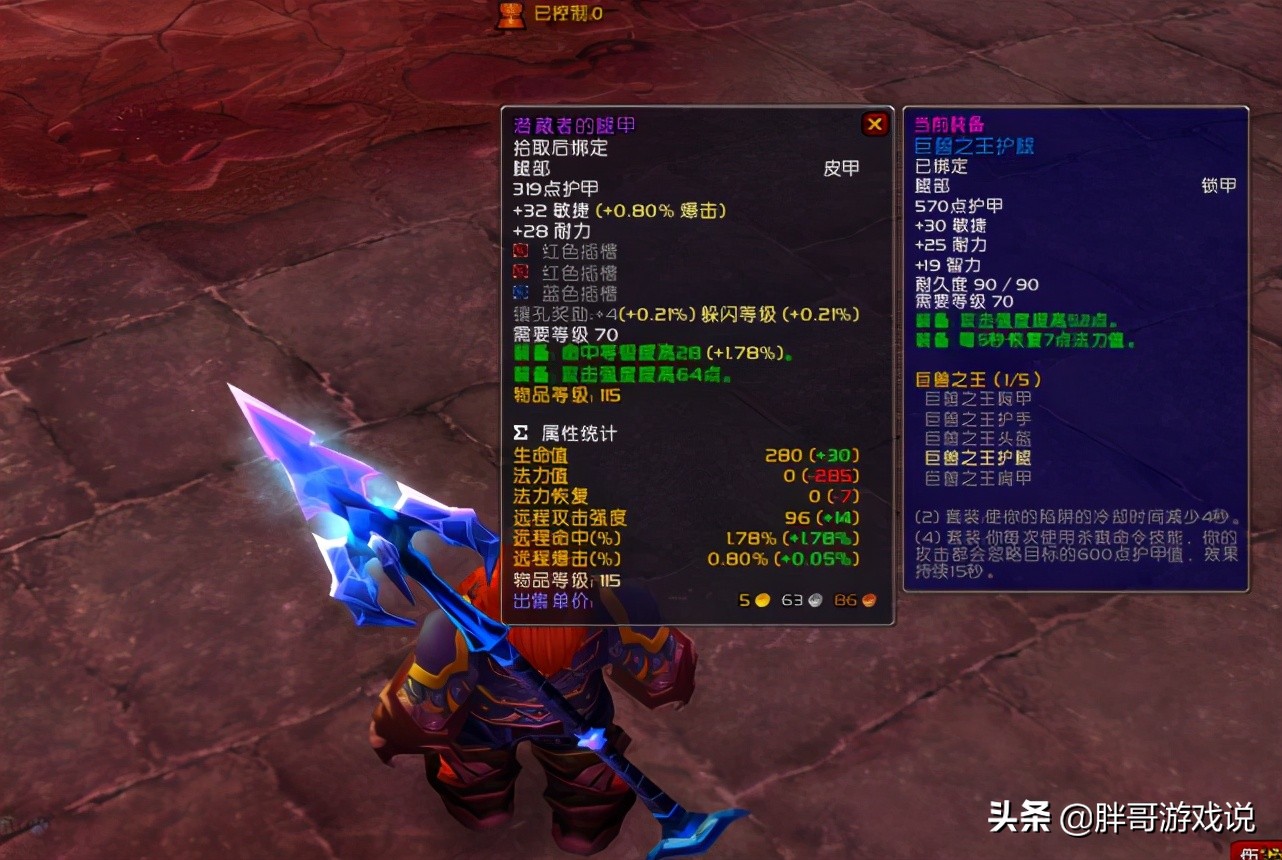Click the 出售单价 sell price label
The width and height of the screenshot is (1282, 860).
tap(551, 601)
